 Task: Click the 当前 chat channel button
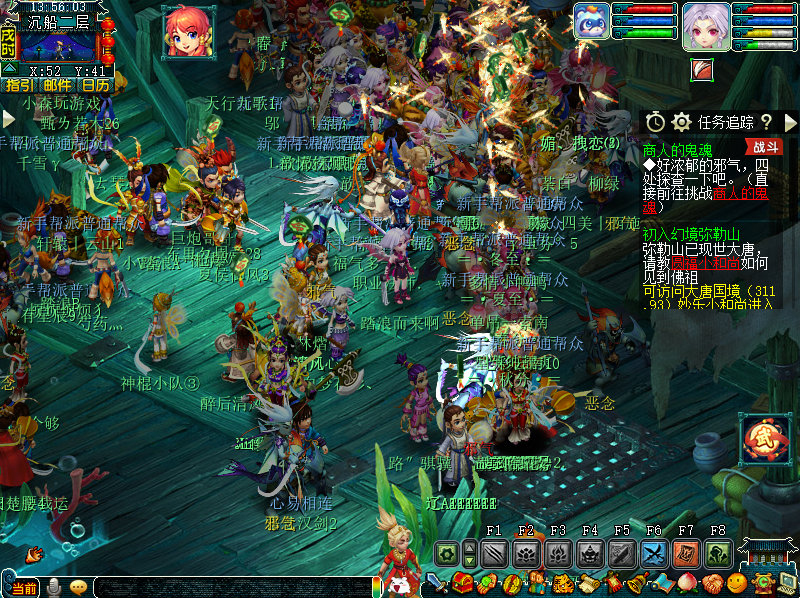tap(26, 587)
